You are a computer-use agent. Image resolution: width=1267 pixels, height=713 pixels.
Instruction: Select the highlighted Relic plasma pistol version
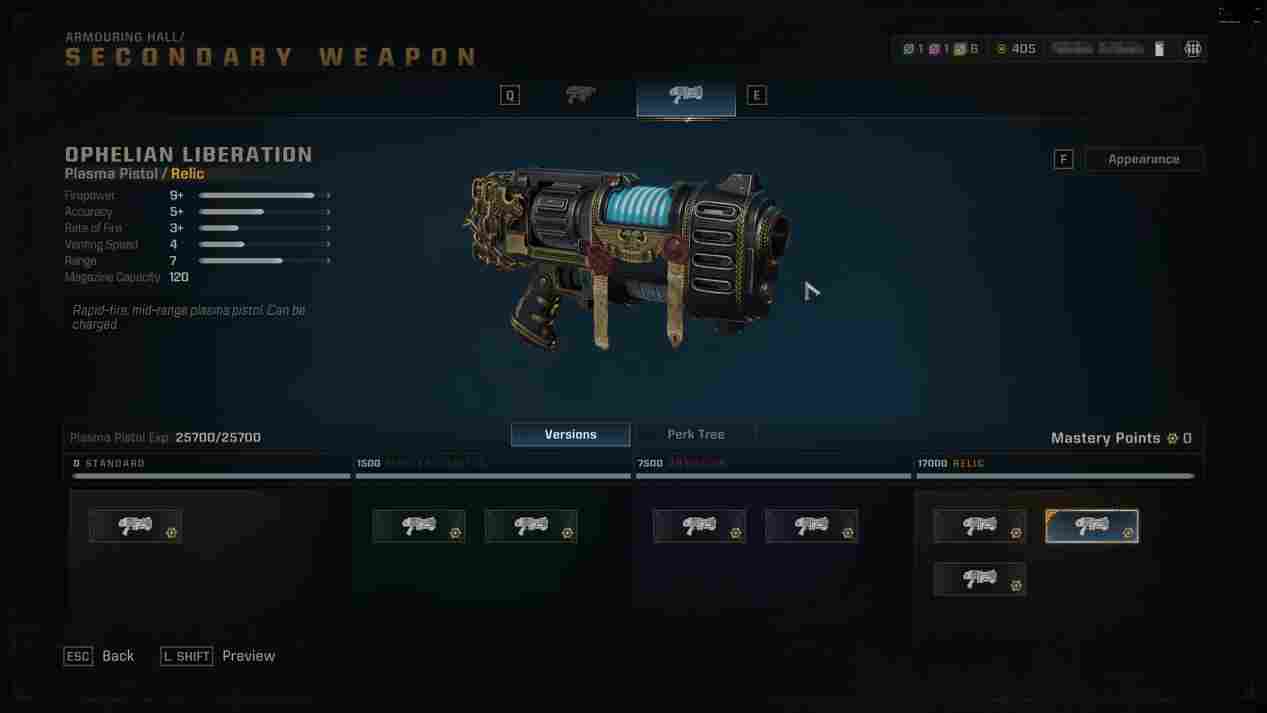(x=1091, y=526)
